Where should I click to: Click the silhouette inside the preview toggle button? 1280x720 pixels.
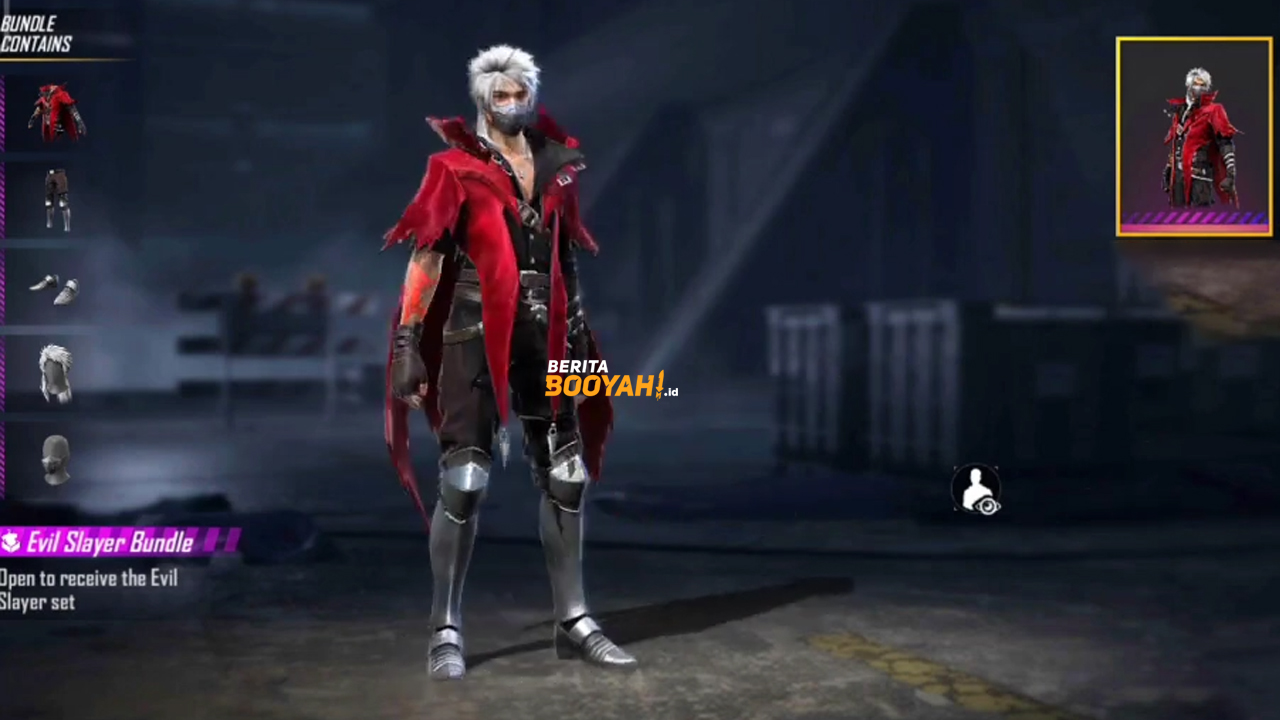[974, 487]
